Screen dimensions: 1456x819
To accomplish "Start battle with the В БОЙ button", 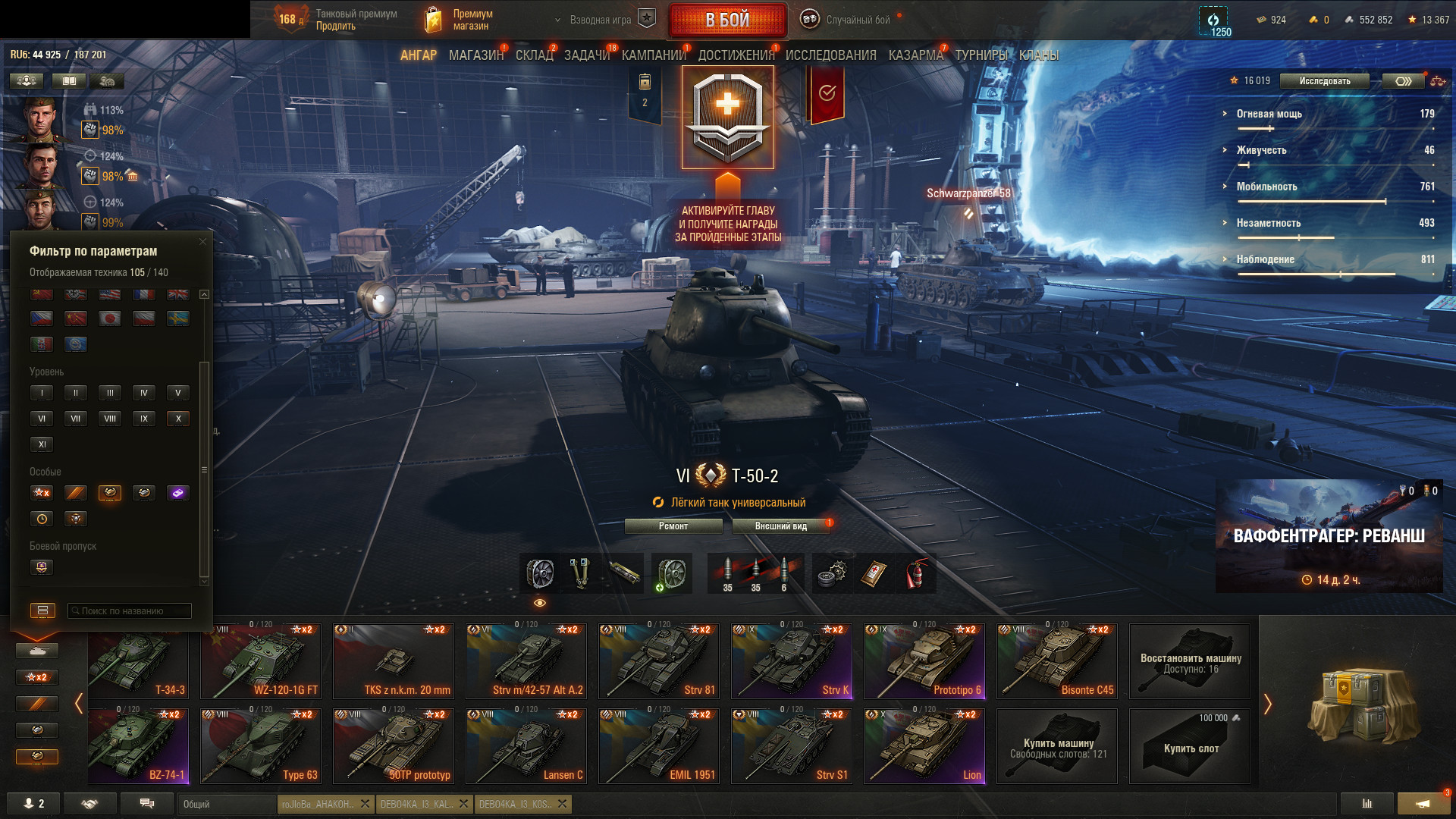I will 727,20.
